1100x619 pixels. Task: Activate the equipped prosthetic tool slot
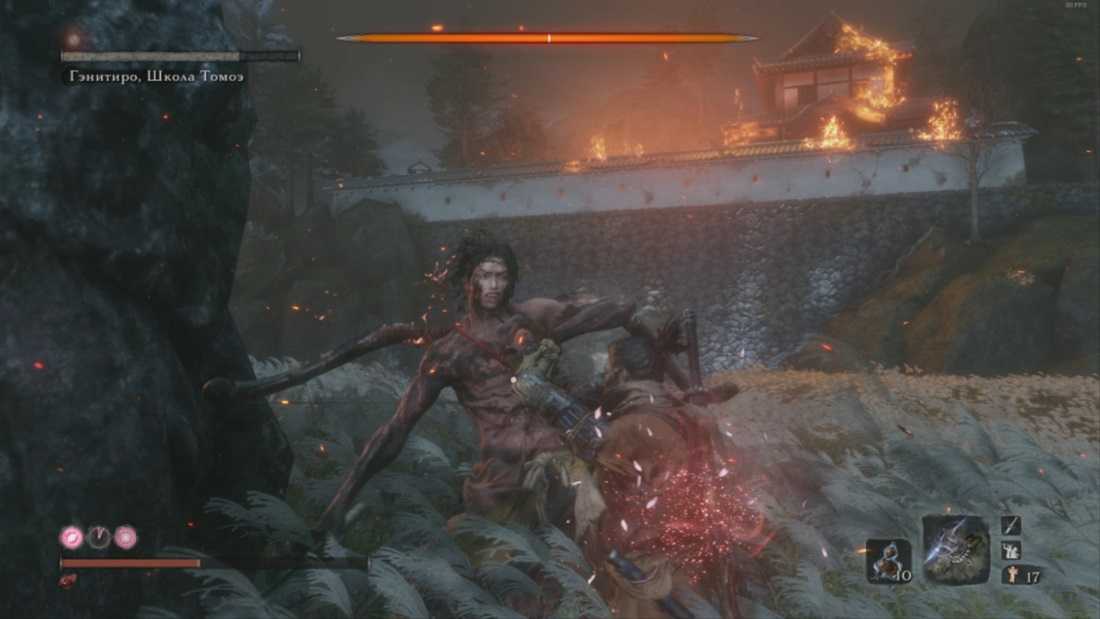955,549
